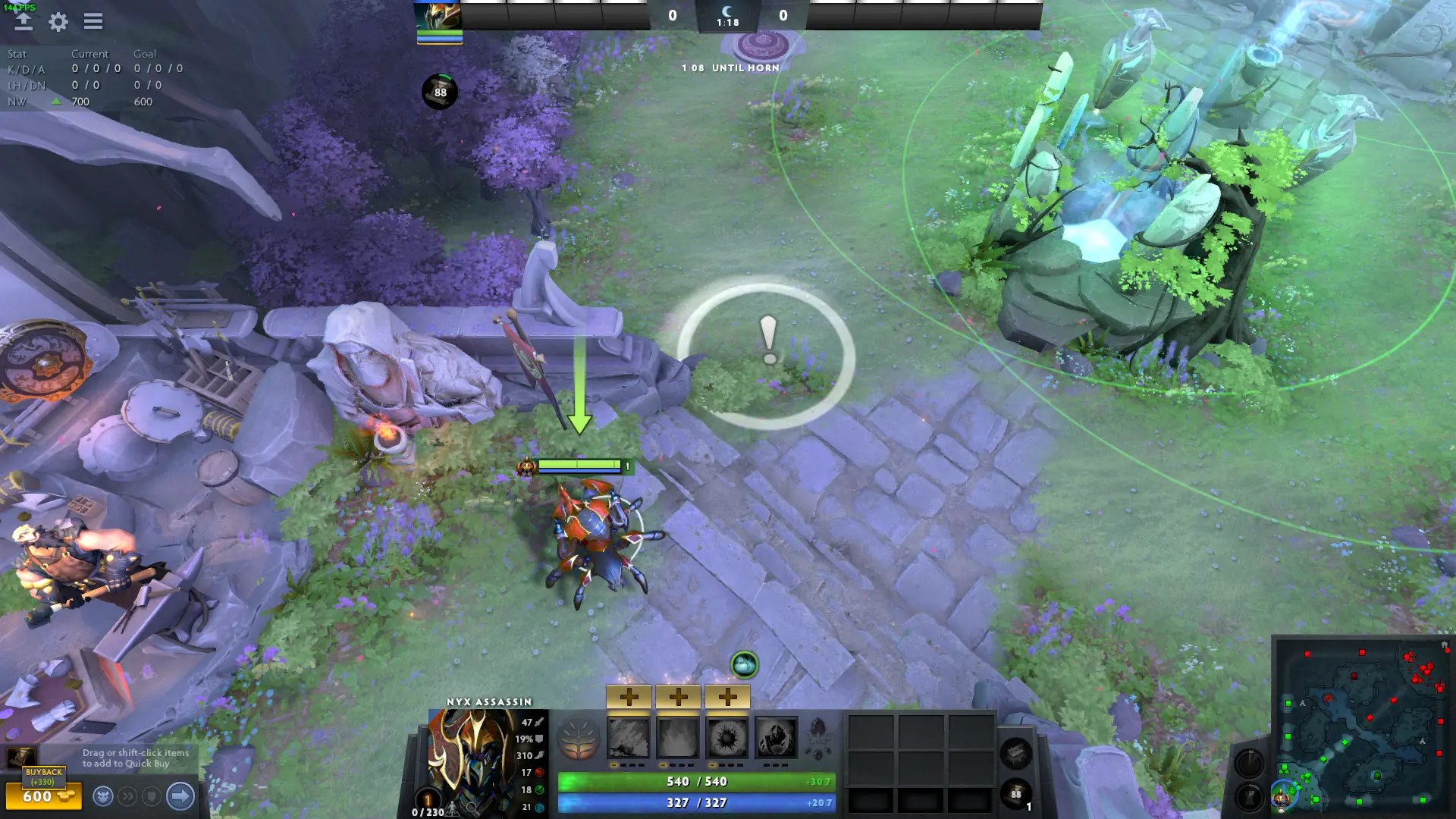Order courier delivery with the blue arrow icon
The height and width of the screenshot is (819, 1456).
(x=180, y=796)
